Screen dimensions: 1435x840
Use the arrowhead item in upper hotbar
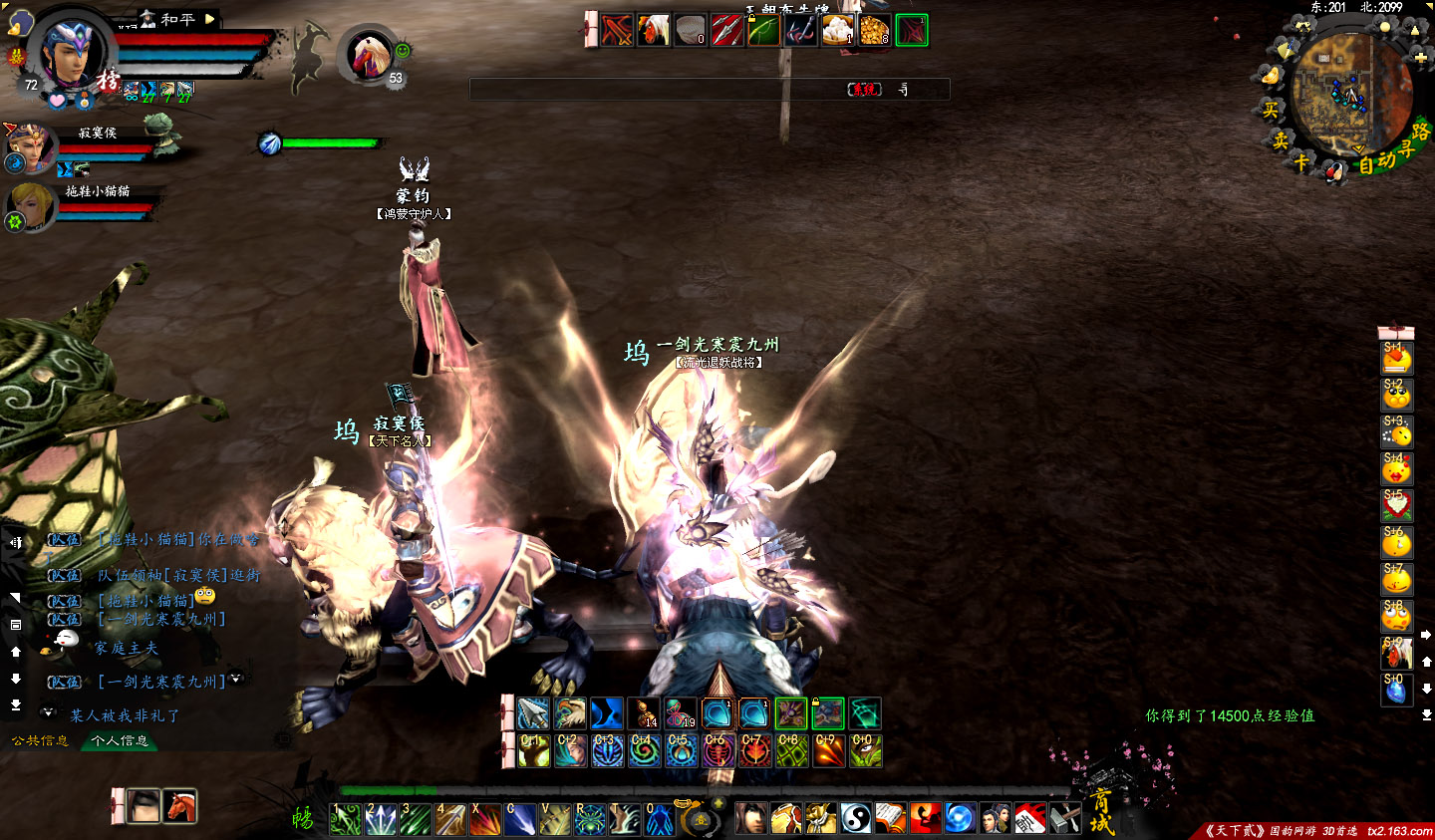[x=533, y=713]
